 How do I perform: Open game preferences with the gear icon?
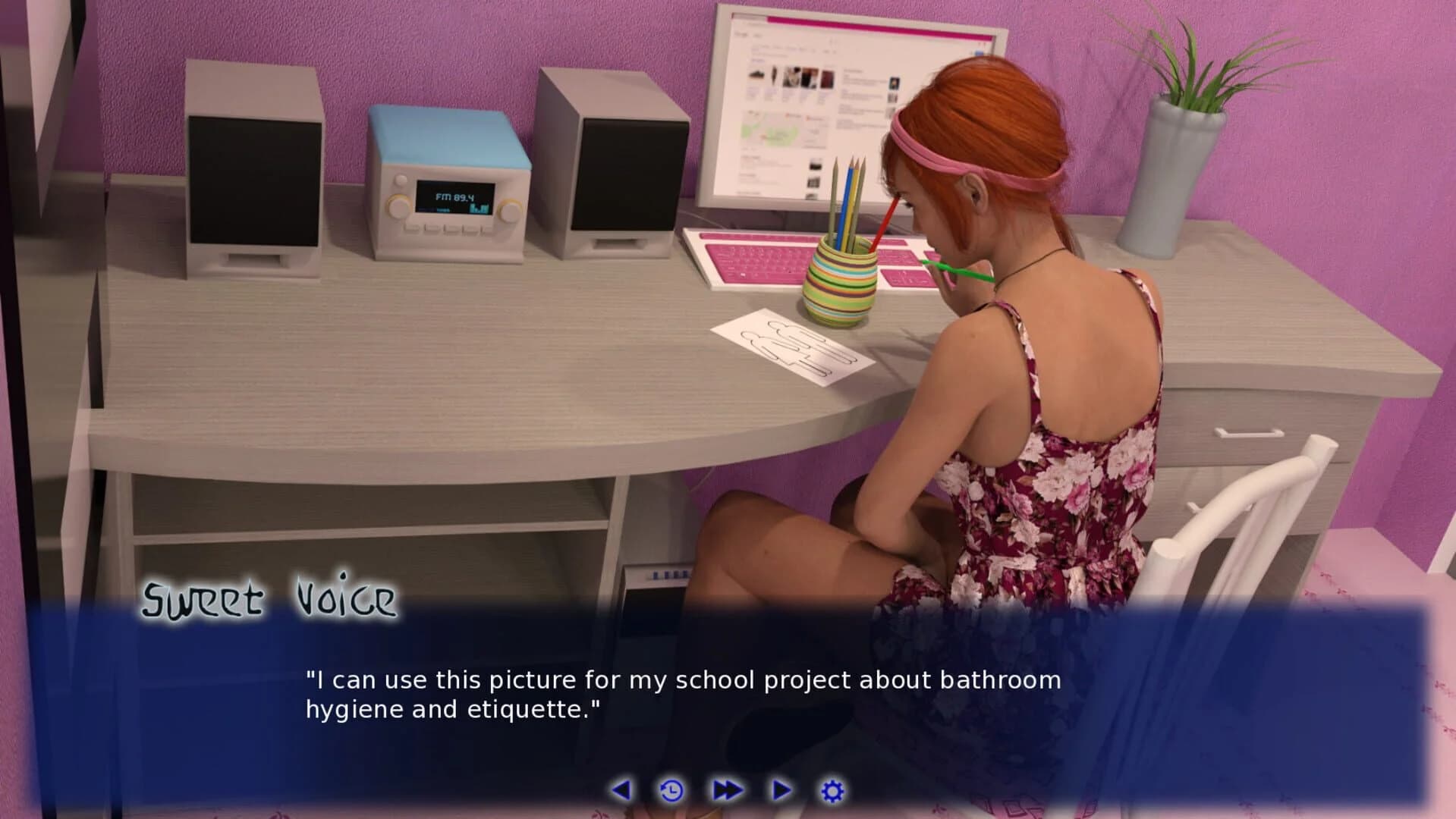pyautogui.click(x=832, y=789)
